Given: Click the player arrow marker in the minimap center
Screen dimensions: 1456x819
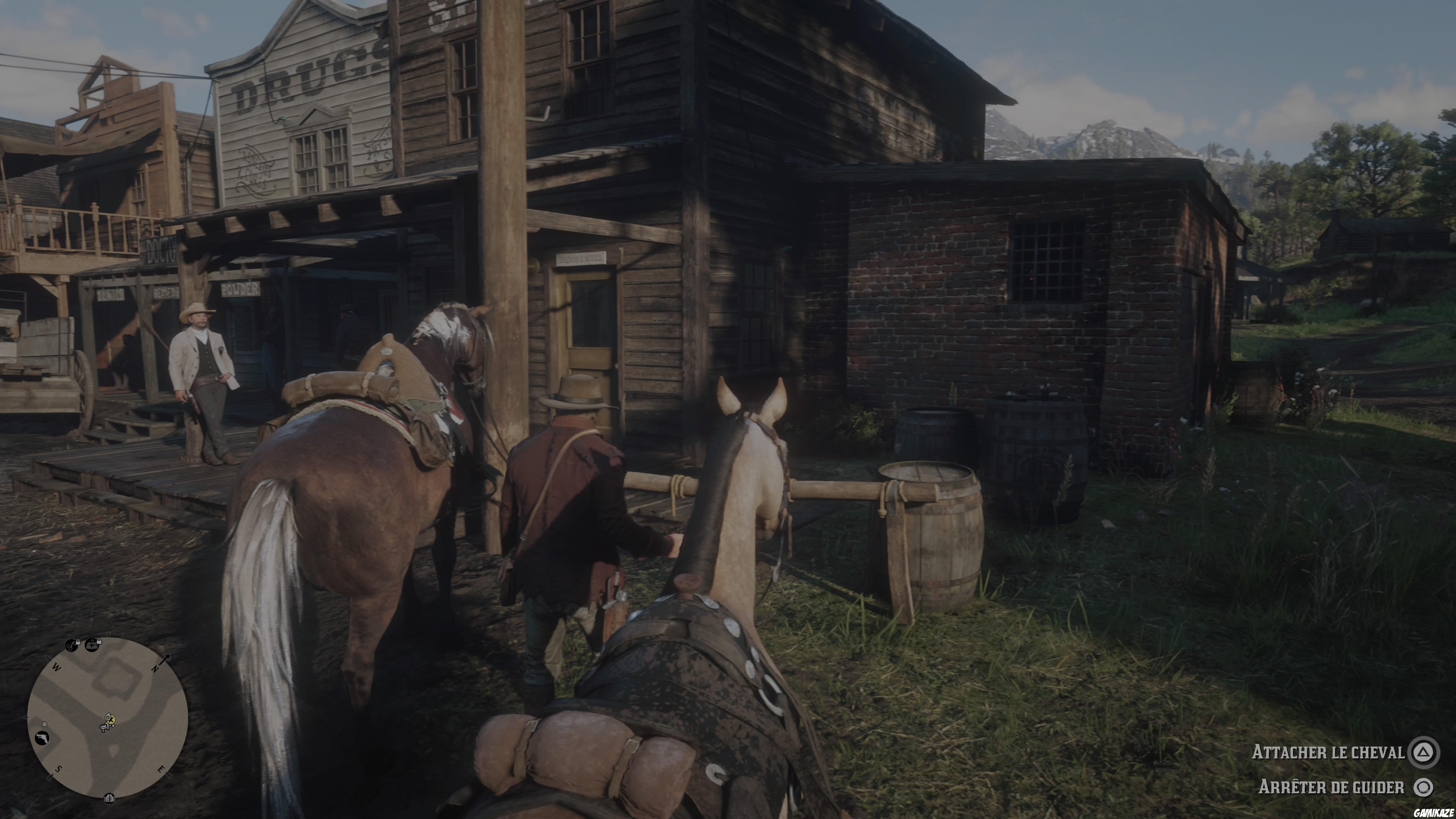Looking at the screenshot, I should click(108, 717).
